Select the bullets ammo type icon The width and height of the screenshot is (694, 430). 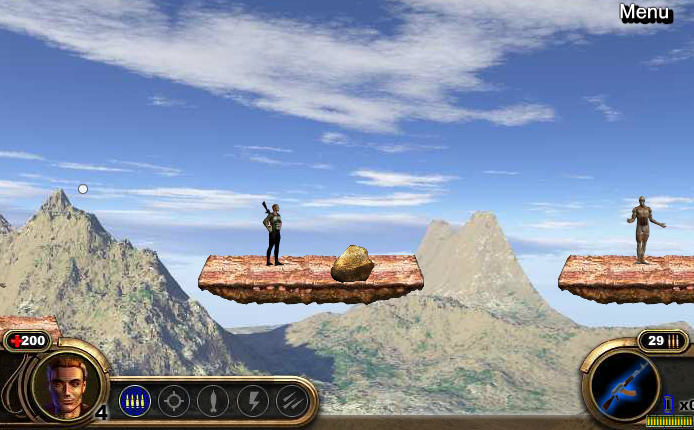click(135, 401)
